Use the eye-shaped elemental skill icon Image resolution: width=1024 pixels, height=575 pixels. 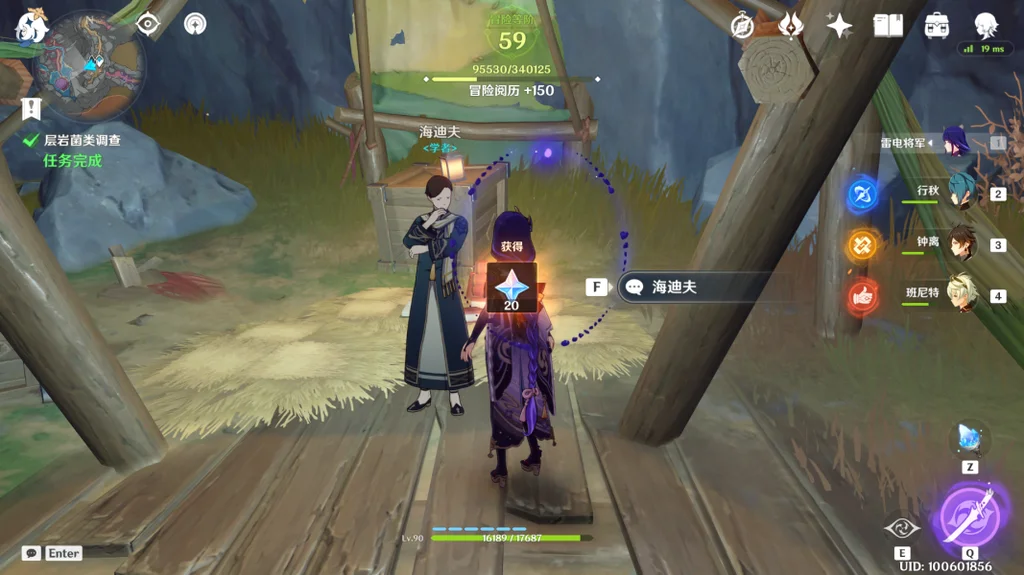click(902, 527)
